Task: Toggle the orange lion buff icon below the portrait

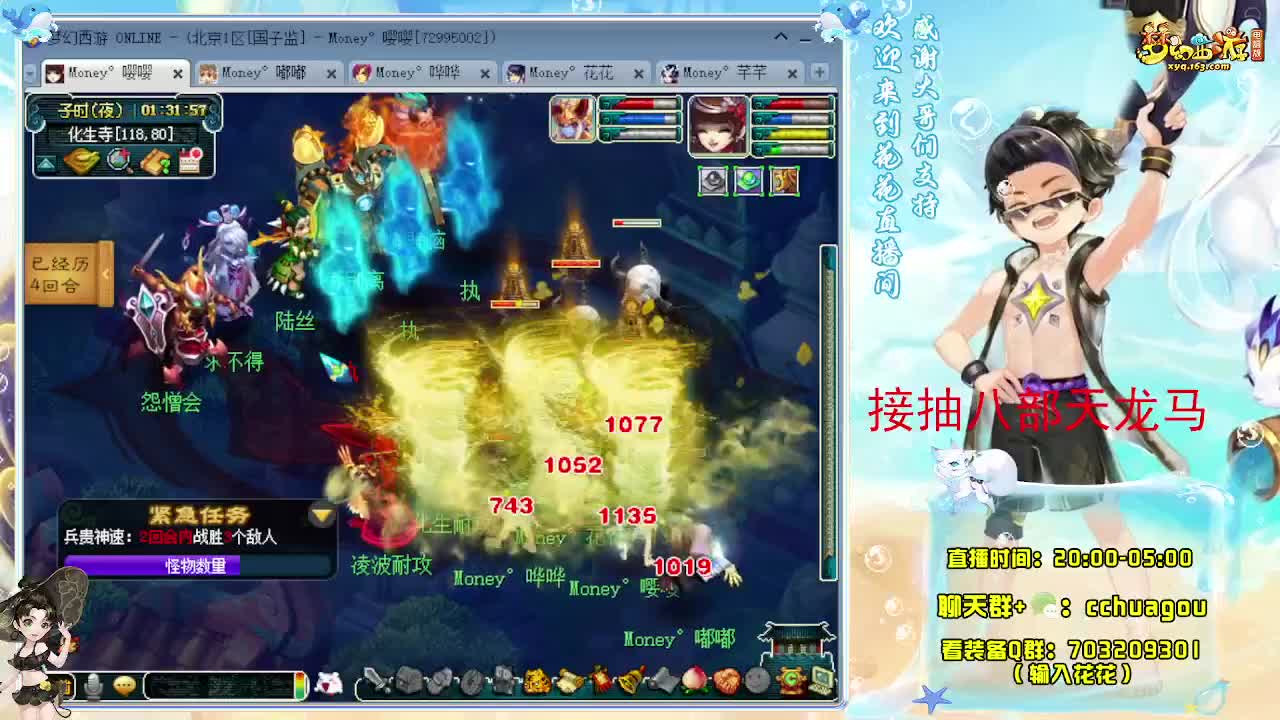Action: click(785, 180)
